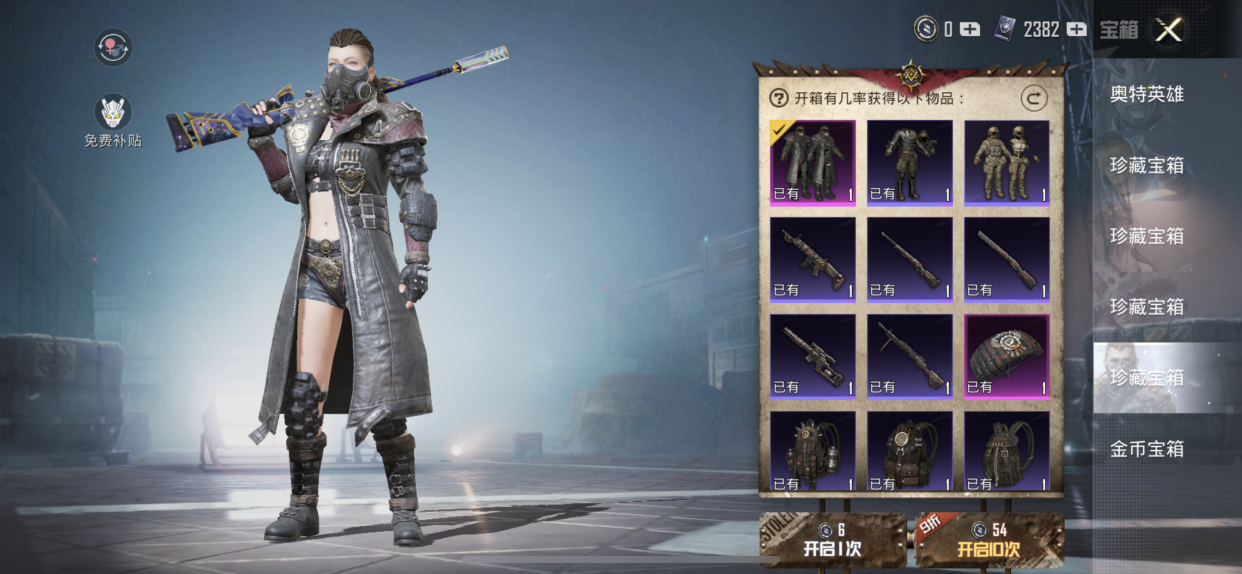Switch to the 金币宝箱 tab
1242x574 pixels.
[x=1147, y=449]
